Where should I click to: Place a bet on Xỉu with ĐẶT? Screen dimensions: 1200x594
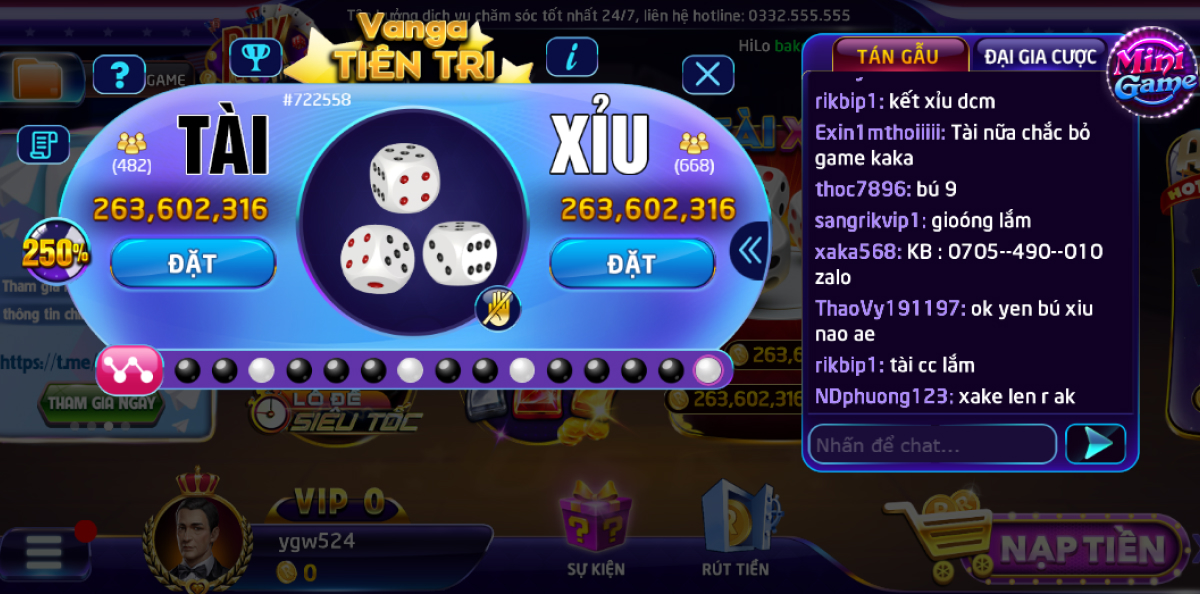(x=632, y=263)
